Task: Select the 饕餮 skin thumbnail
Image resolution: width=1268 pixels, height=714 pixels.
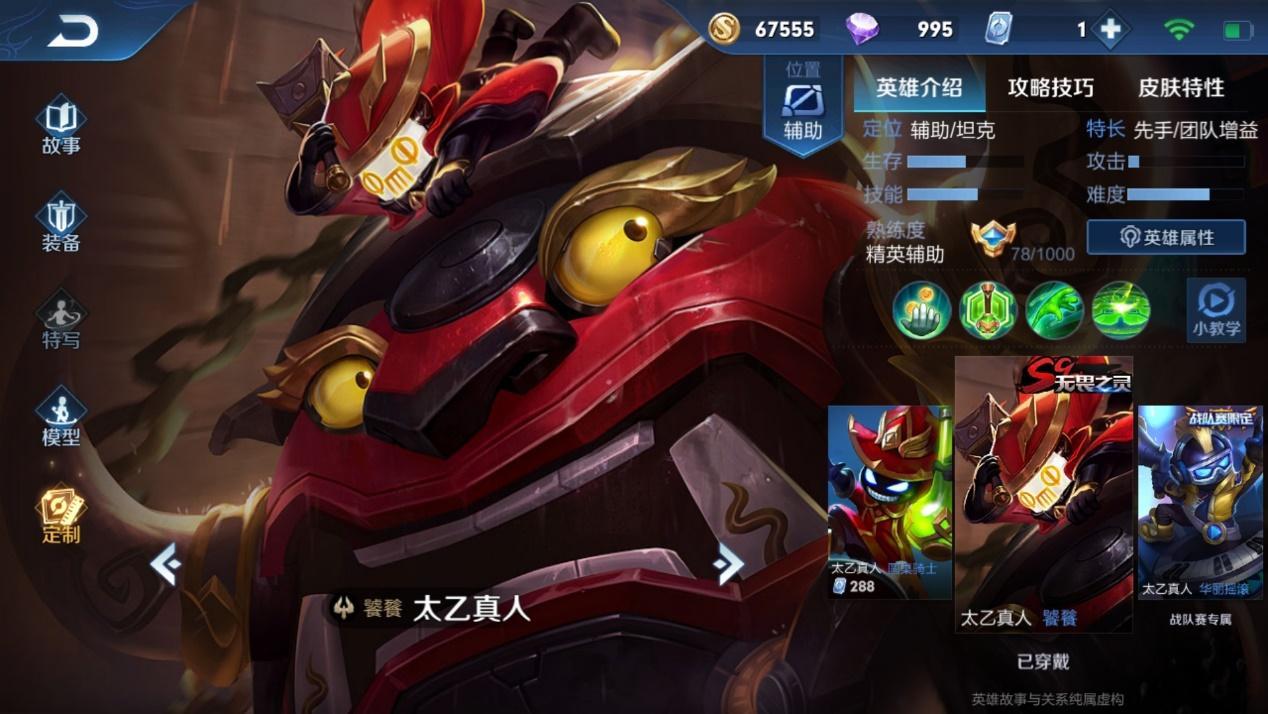Action: pos(1043,495)
